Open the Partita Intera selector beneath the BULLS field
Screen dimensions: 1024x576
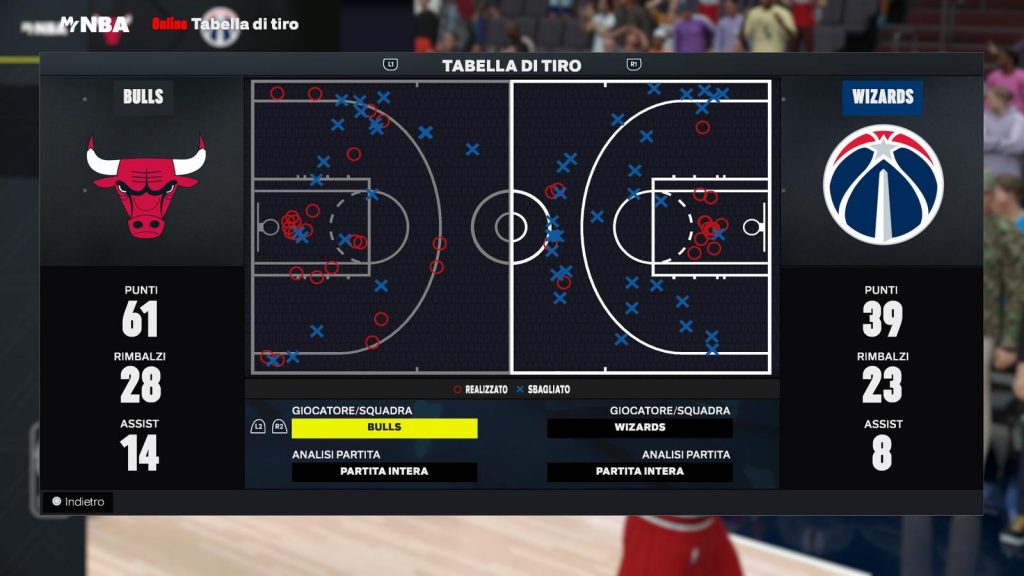tap(384, 472)
